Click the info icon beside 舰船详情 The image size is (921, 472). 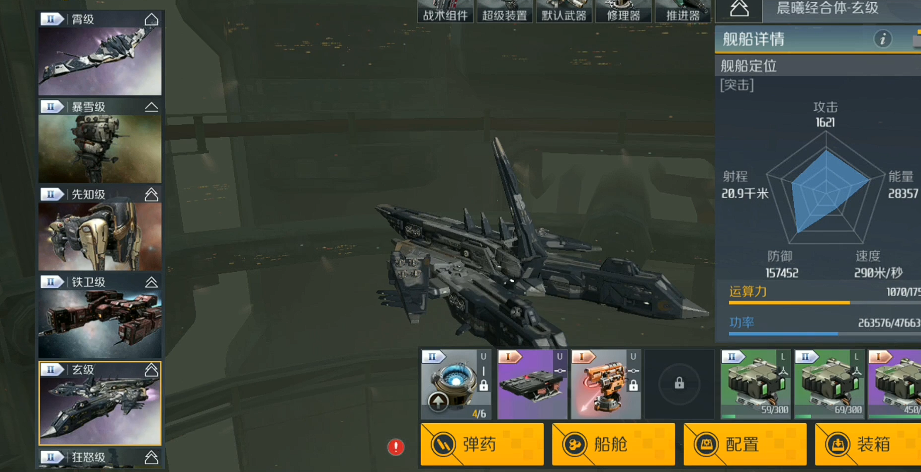click(x=883, y=39)
